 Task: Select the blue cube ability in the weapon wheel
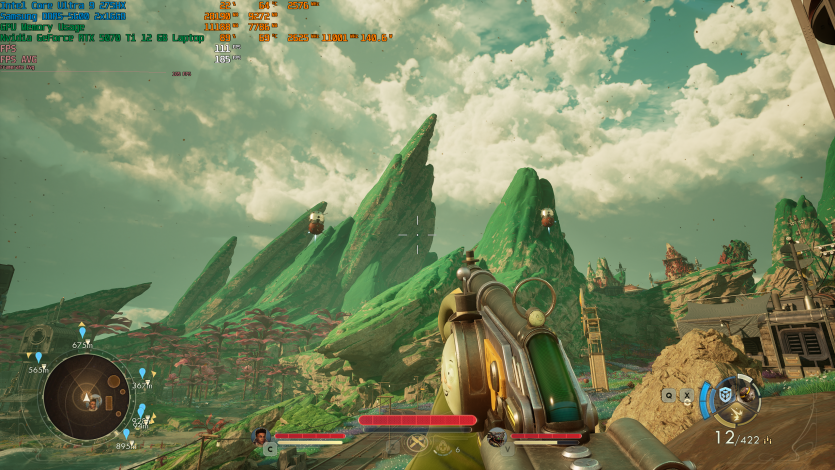(x=726, y=394)
